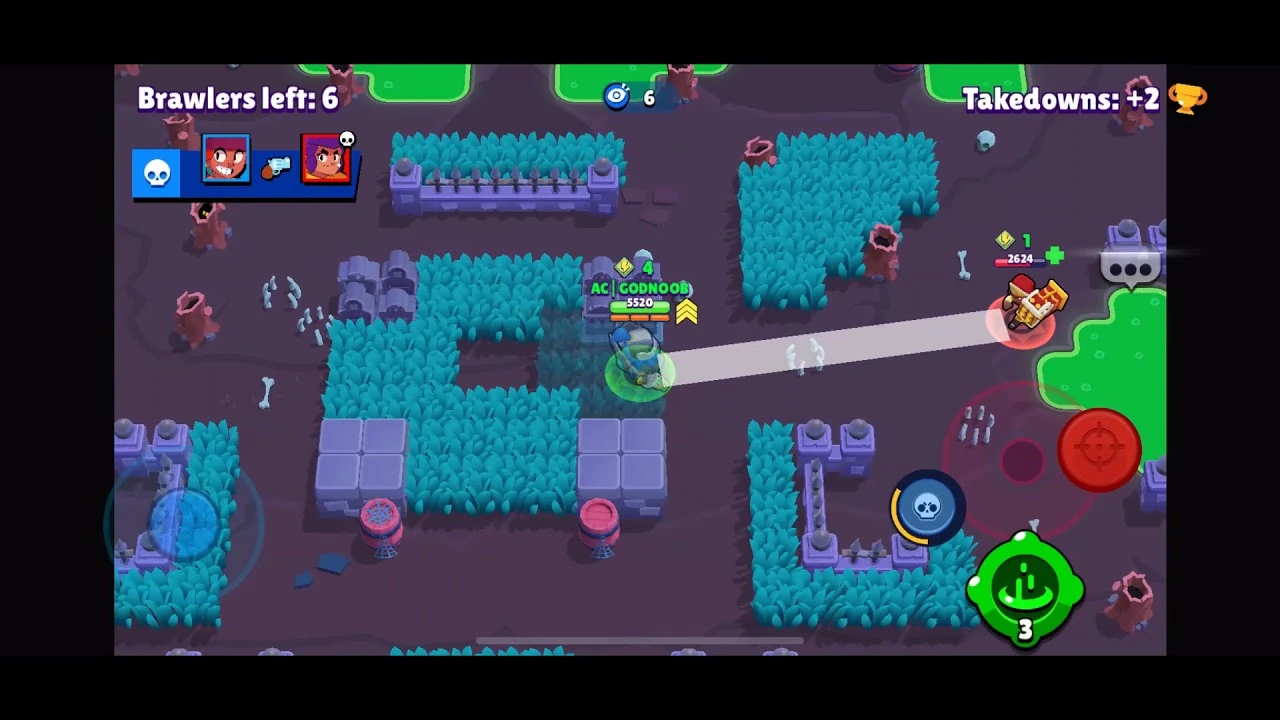Click the Takedowns: +2 label
The width and height of the screenshot is (1280, 720).
[1062, 99]
